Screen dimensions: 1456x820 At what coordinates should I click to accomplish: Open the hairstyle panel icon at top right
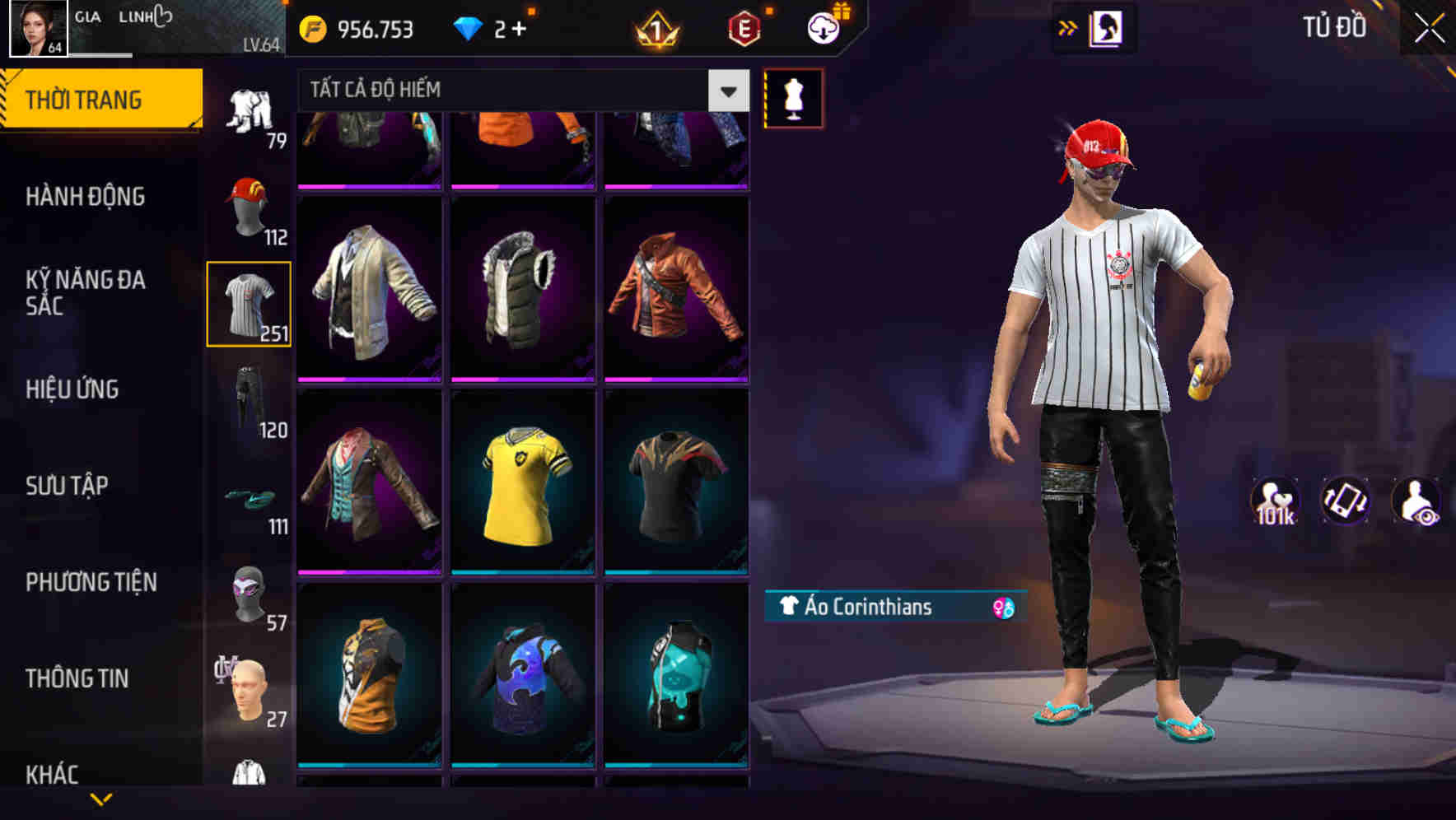[1107, 27]
